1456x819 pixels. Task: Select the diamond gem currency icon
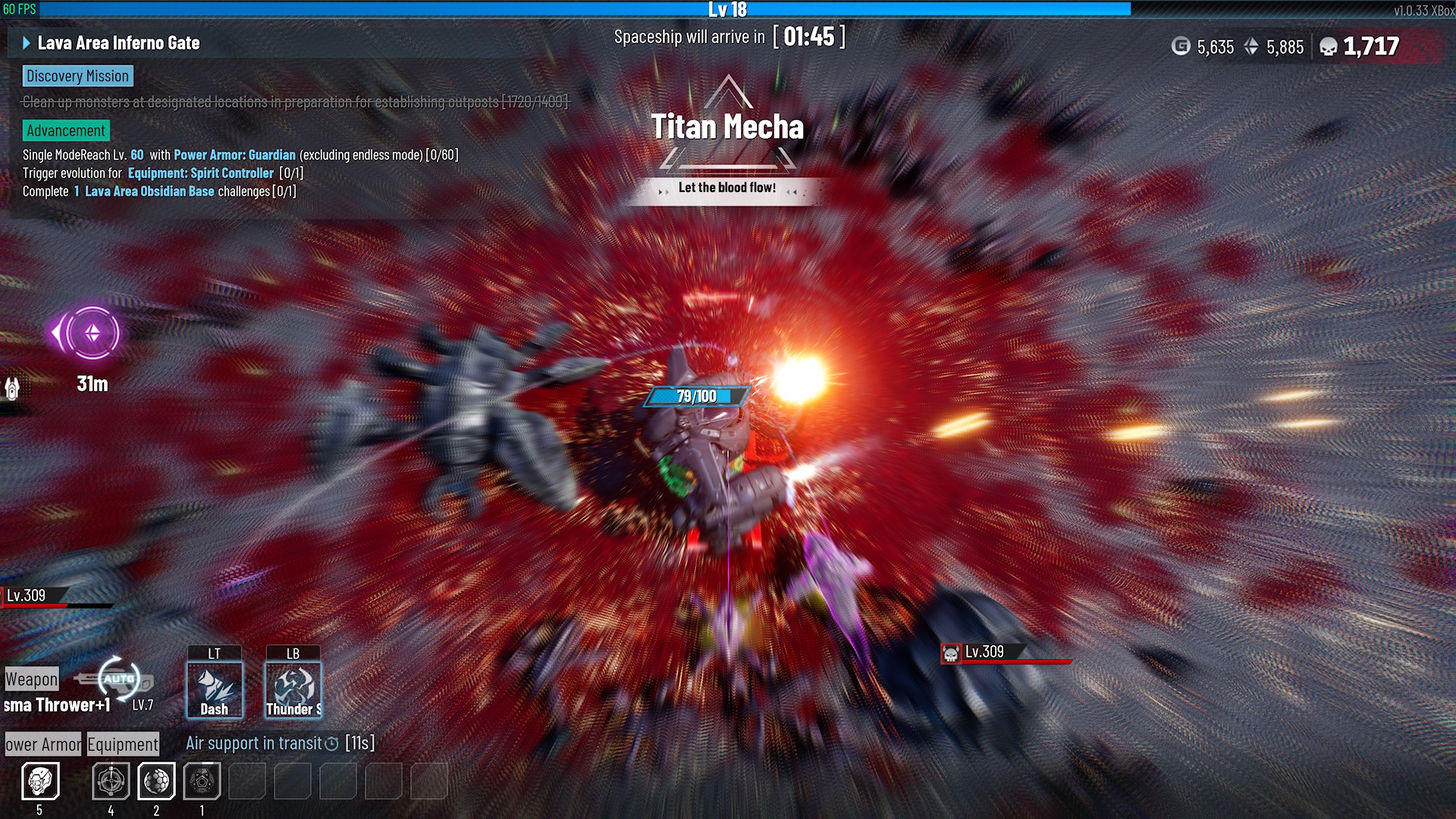pos(1250,46)
